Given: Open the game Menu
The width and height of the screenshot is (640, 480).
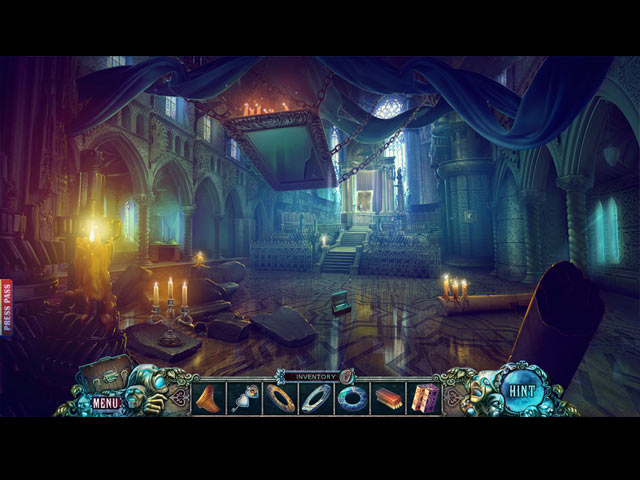Looking at the screenshot, I should pyautogui.click(x=106, y=403).
